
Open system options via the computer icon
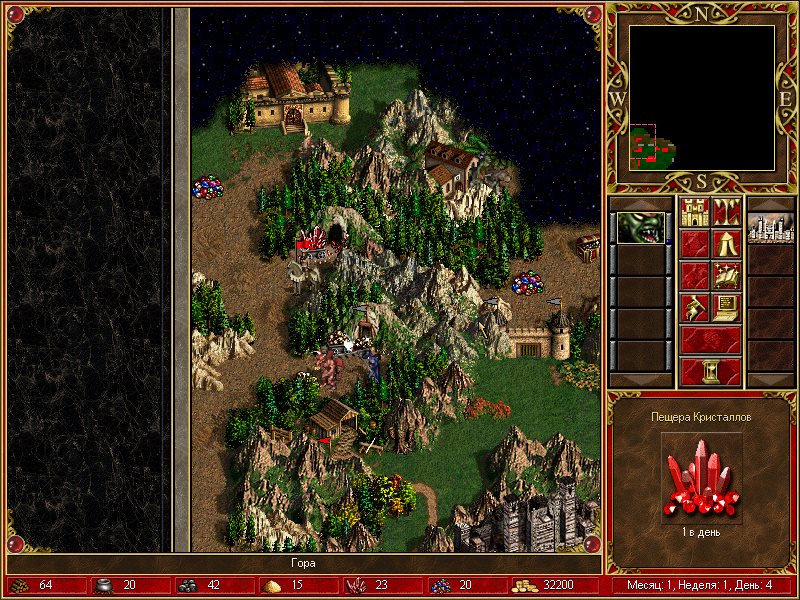(x=726, y=307)
